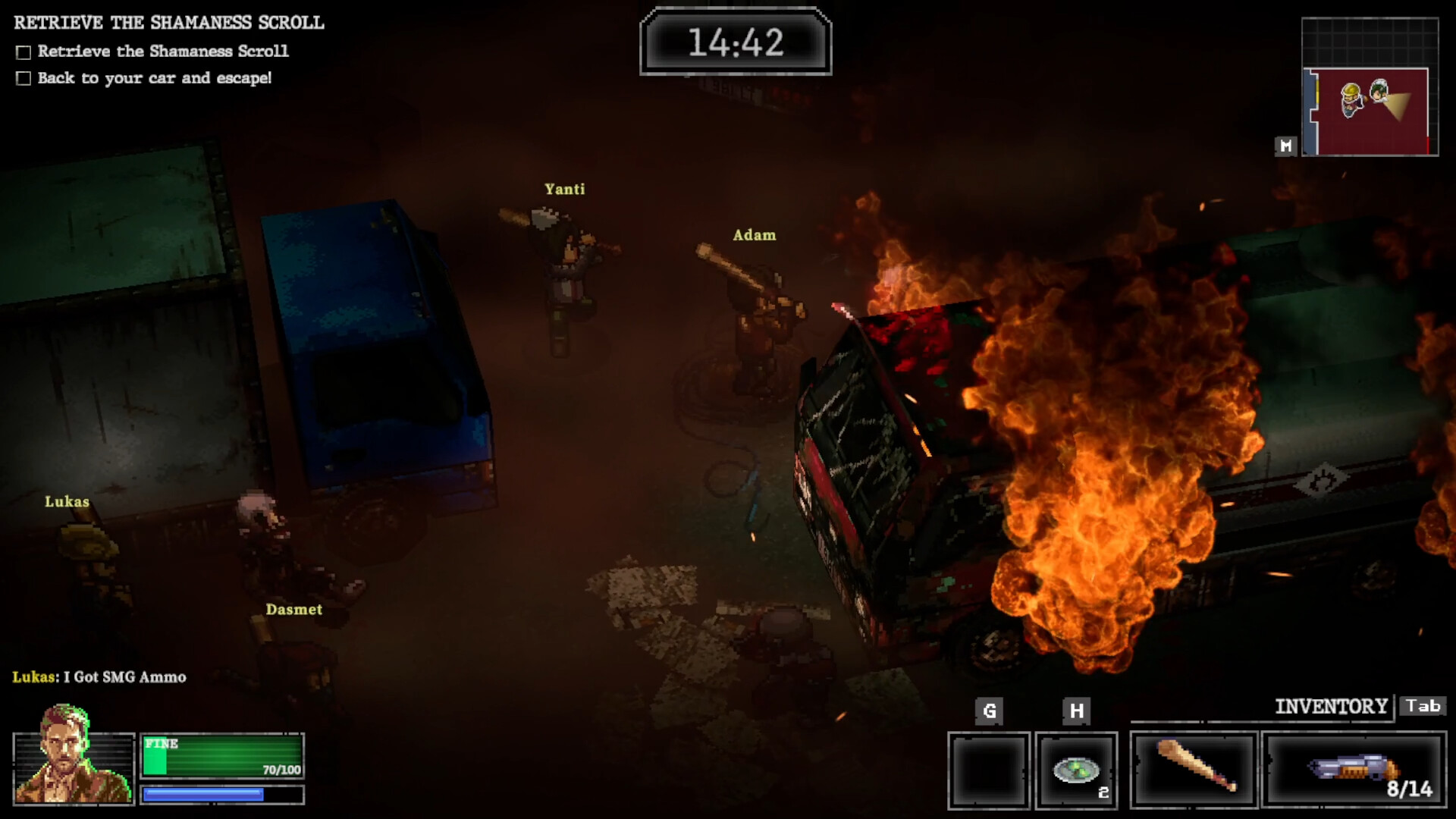Click the Tab key icon beside INVENTORY
The width and height of the screenshot is (1456, 819).
[1423, 706]
